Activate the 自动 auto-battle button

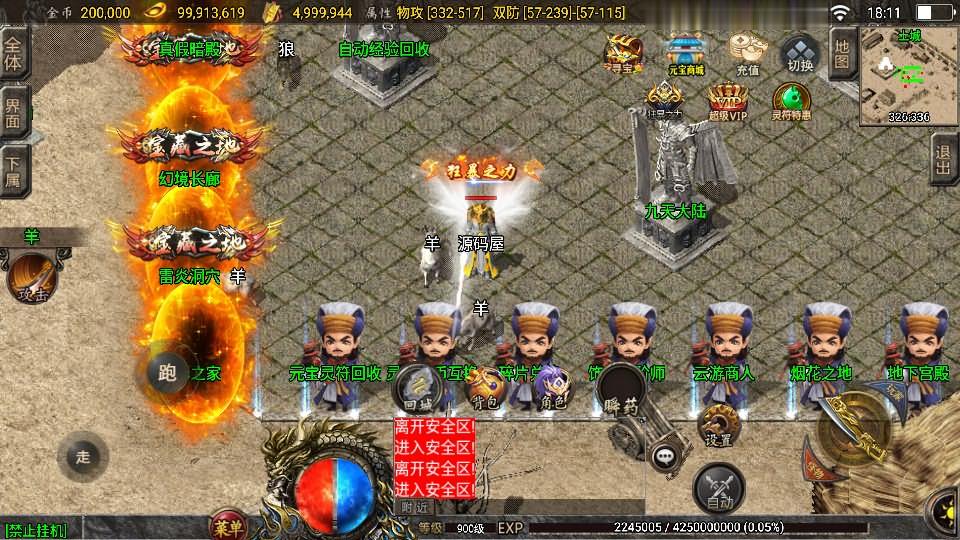point(718,488)
